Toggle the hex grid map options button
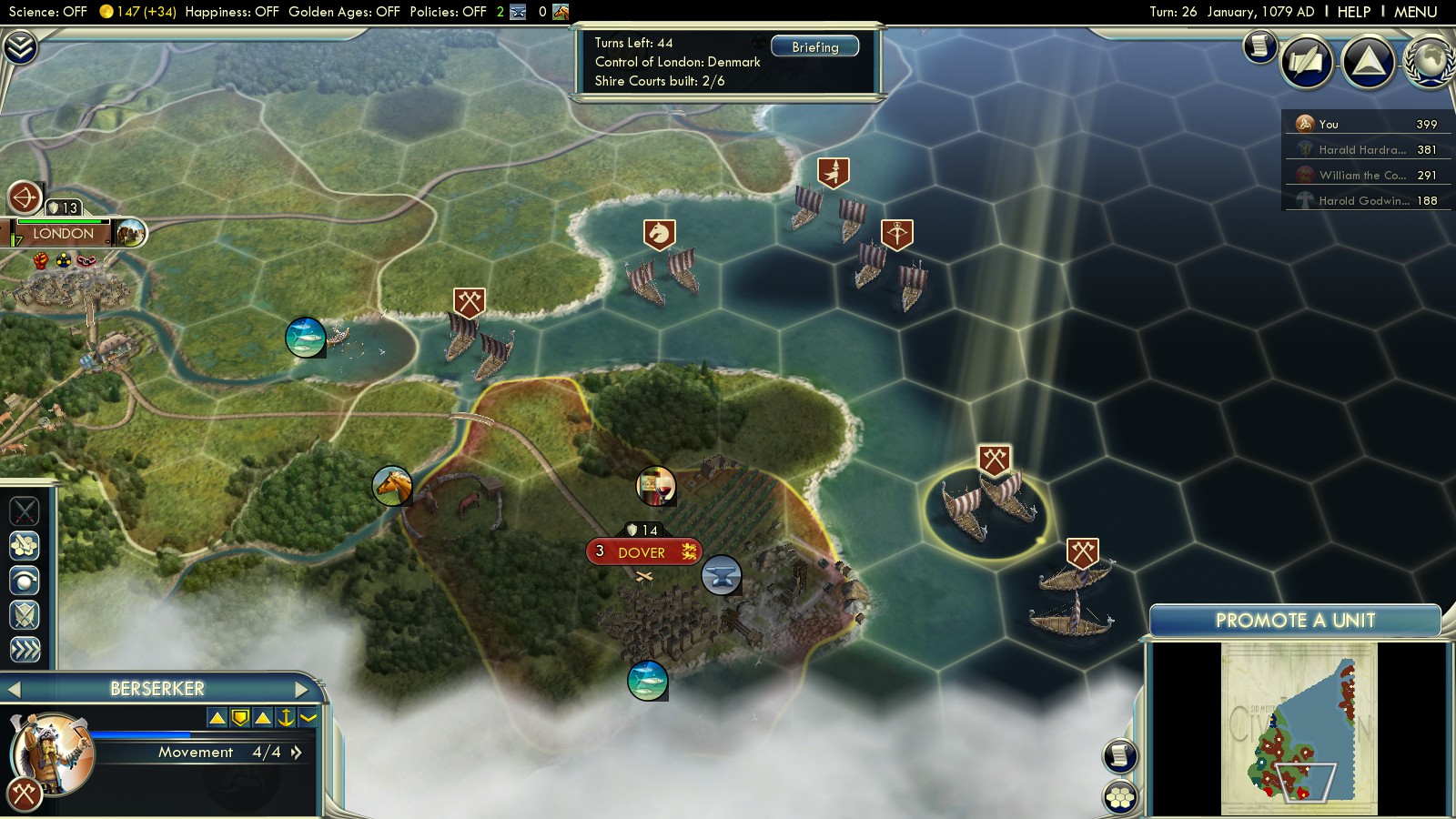The width and height of the screenshot is (1456, 819). coord(1120,798)
